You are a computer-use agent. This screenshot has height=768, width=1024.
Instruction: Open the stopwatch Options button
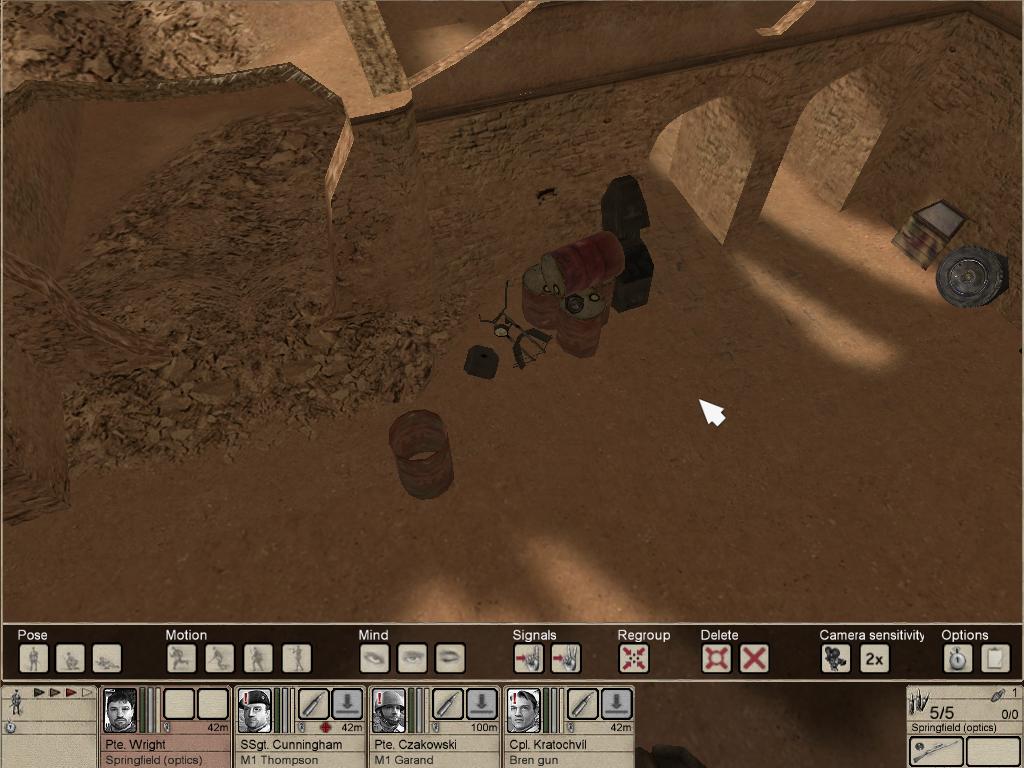pos(958,658)
